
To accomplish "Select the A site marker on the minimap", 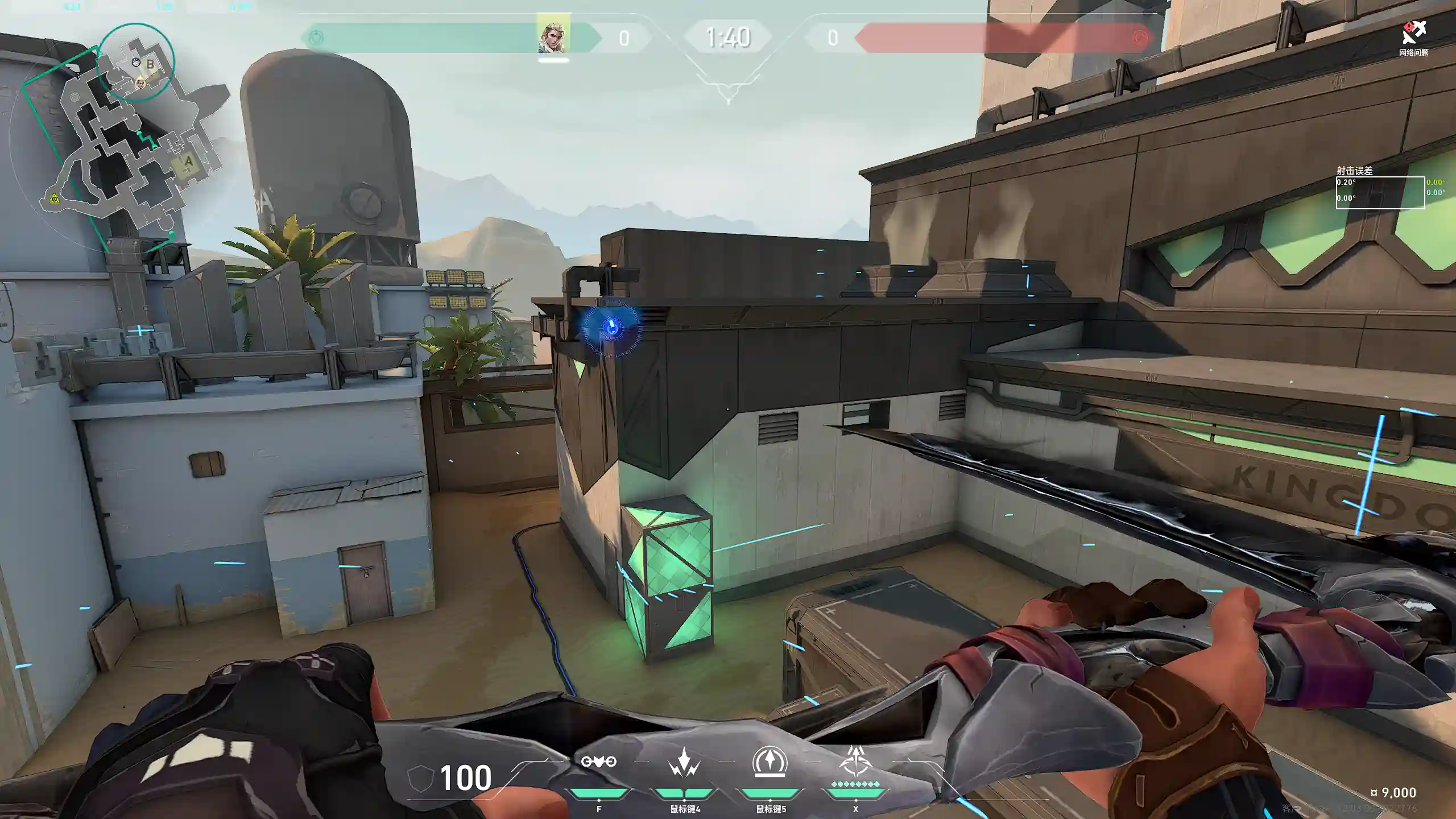I will [188, 162].
